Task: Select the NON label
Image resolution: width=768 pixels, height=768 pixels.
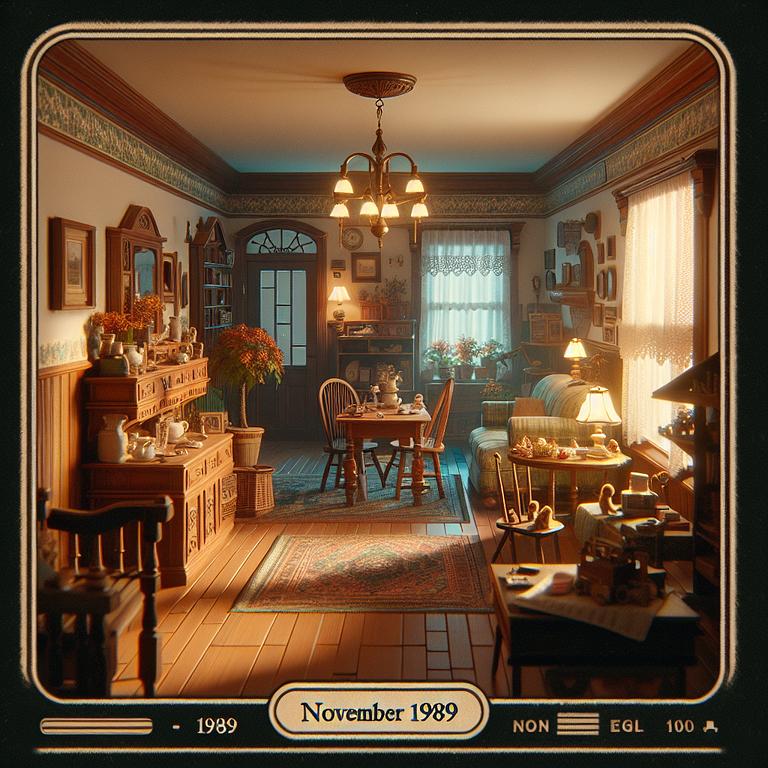Action: tap(531, 726)
